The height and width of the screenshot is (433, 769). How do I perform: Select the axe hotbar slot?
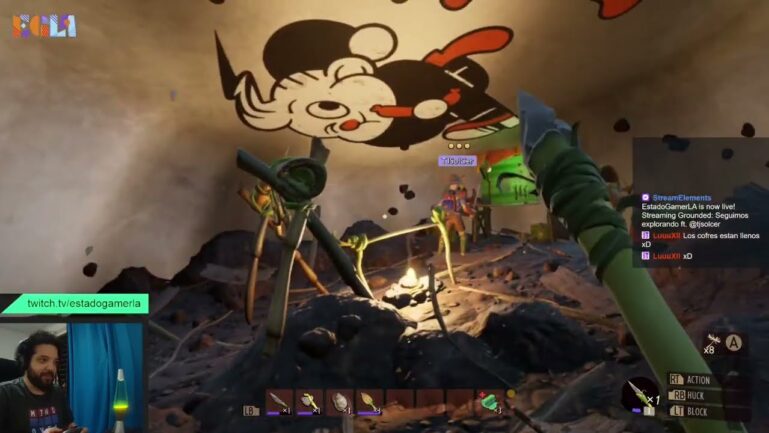(309, 402)
